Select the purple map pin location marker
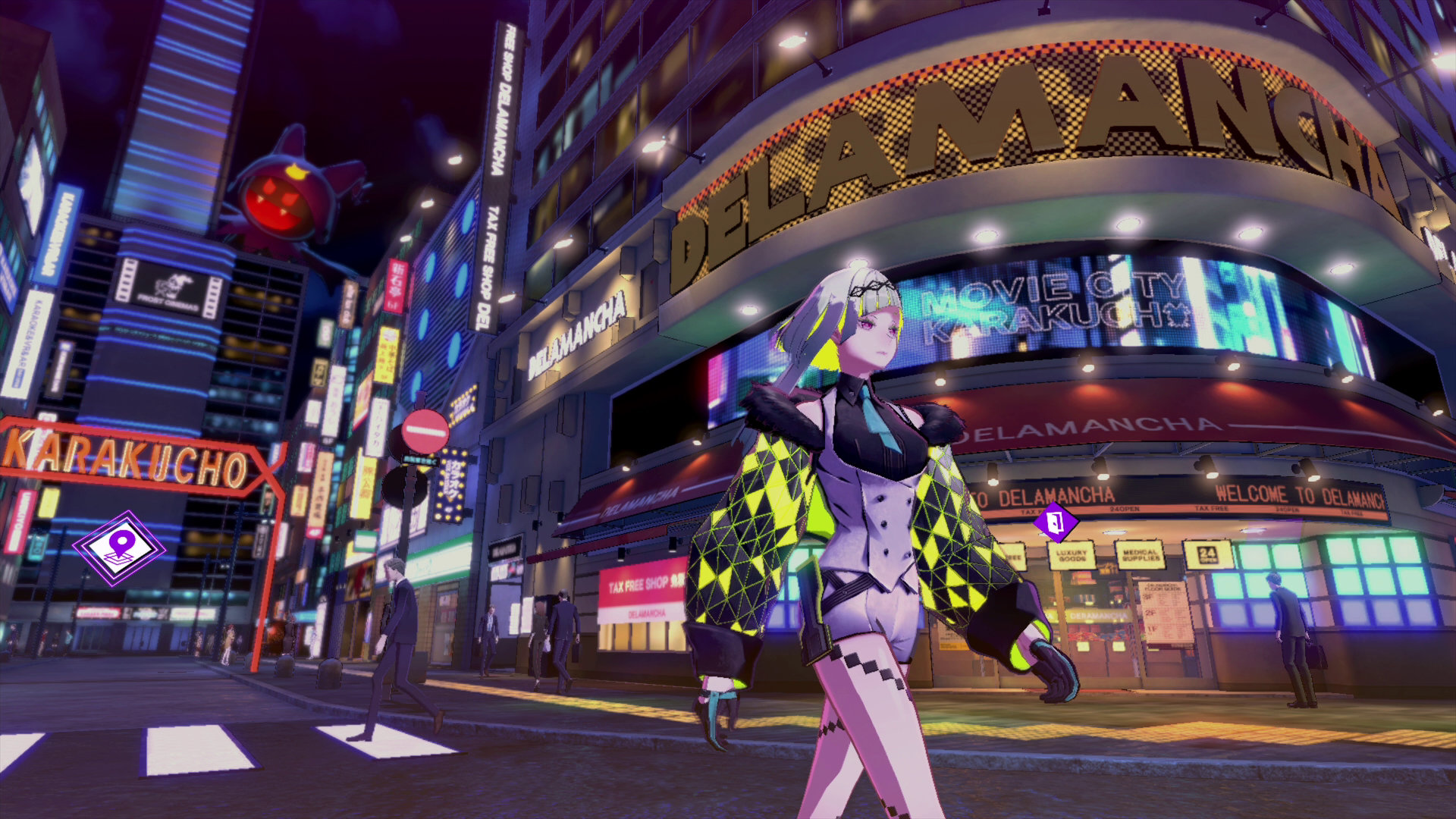The height and width of the screenshot is (819, 1456). click(119, 548)
